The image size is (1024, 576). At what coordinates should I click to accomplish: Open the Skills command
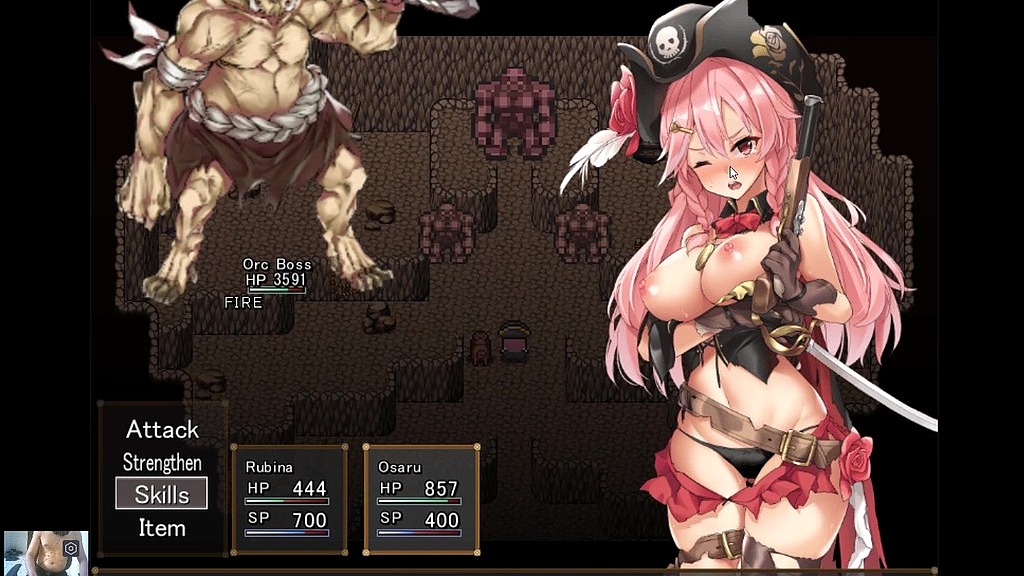click(162, 494)
